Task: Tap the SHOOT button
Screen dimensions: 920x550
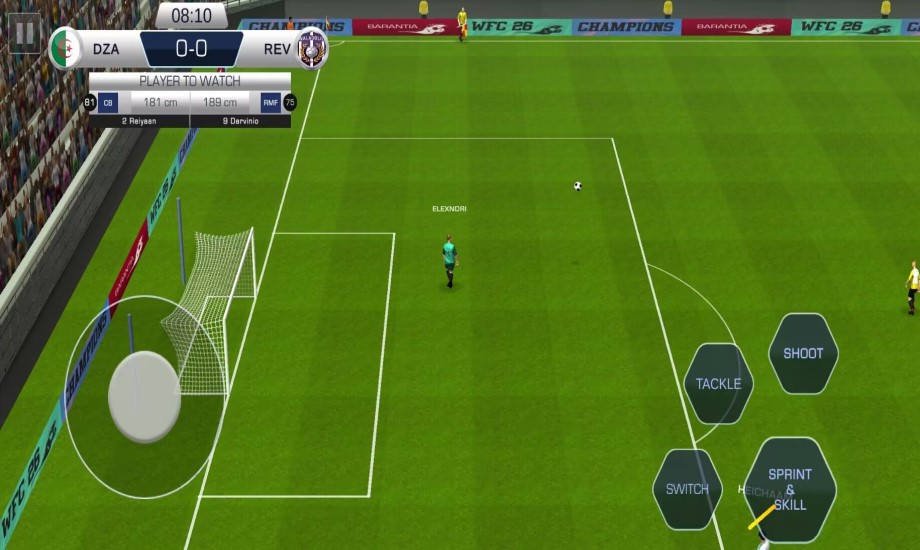Action: pos(803,353)
